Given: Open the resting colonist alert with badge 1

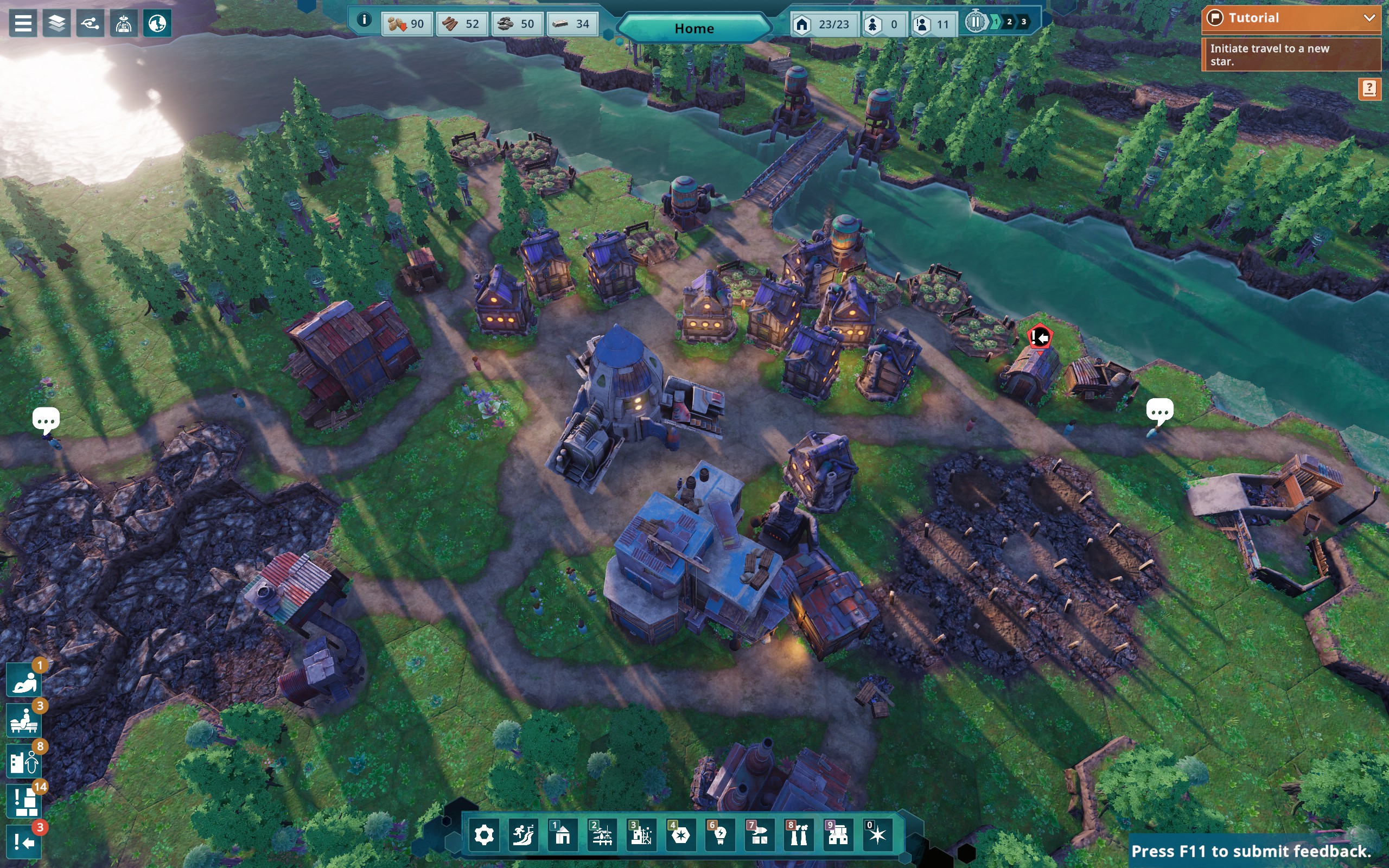Looking at the screenshot, I should (24, 681).
